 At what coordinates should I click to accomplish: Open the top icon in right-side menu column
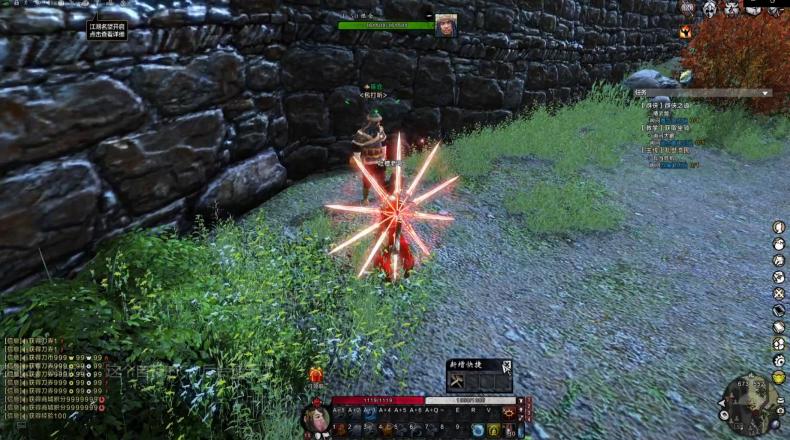778,227
